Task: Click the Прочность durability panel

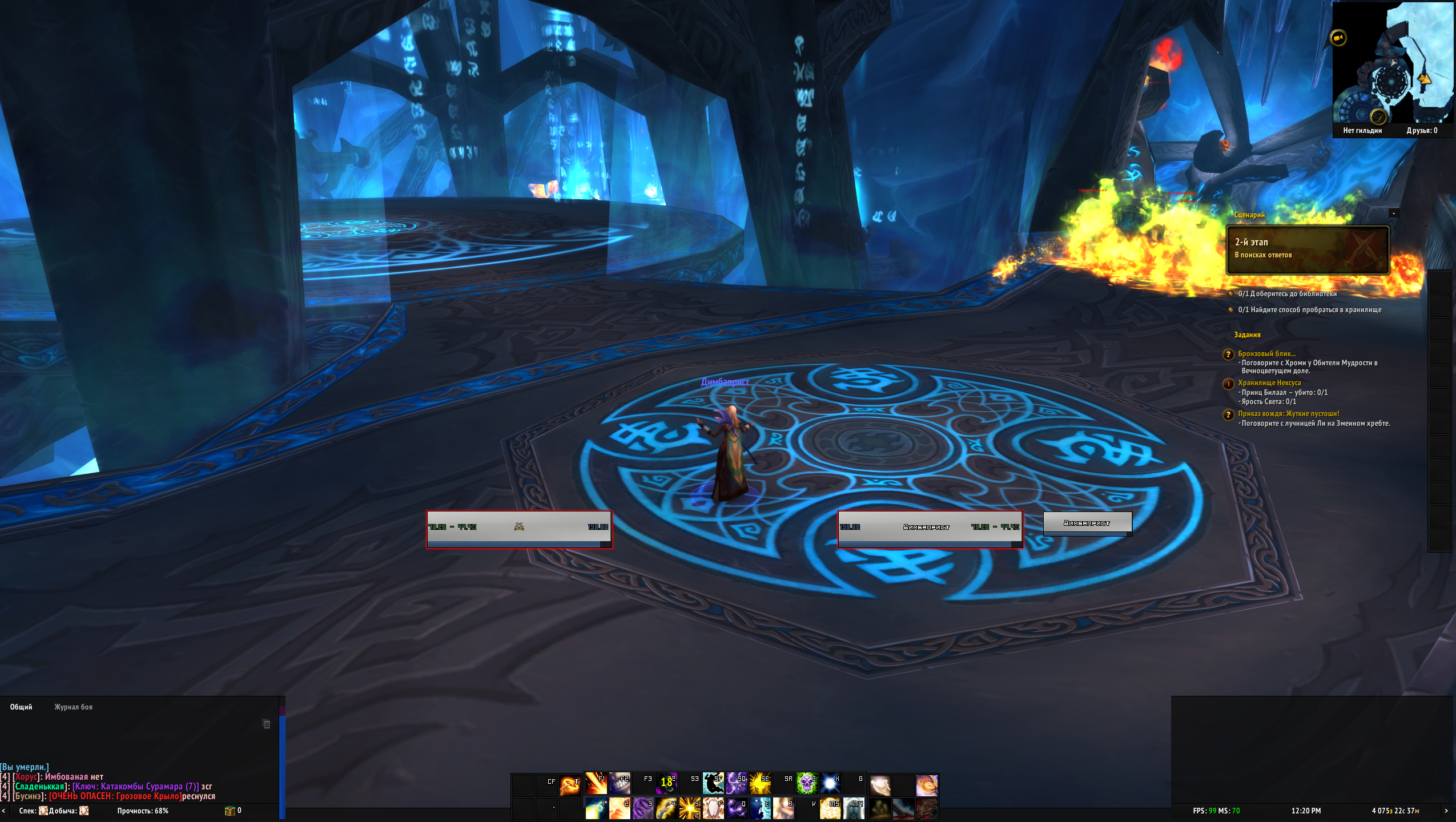Action: point(143,811)
